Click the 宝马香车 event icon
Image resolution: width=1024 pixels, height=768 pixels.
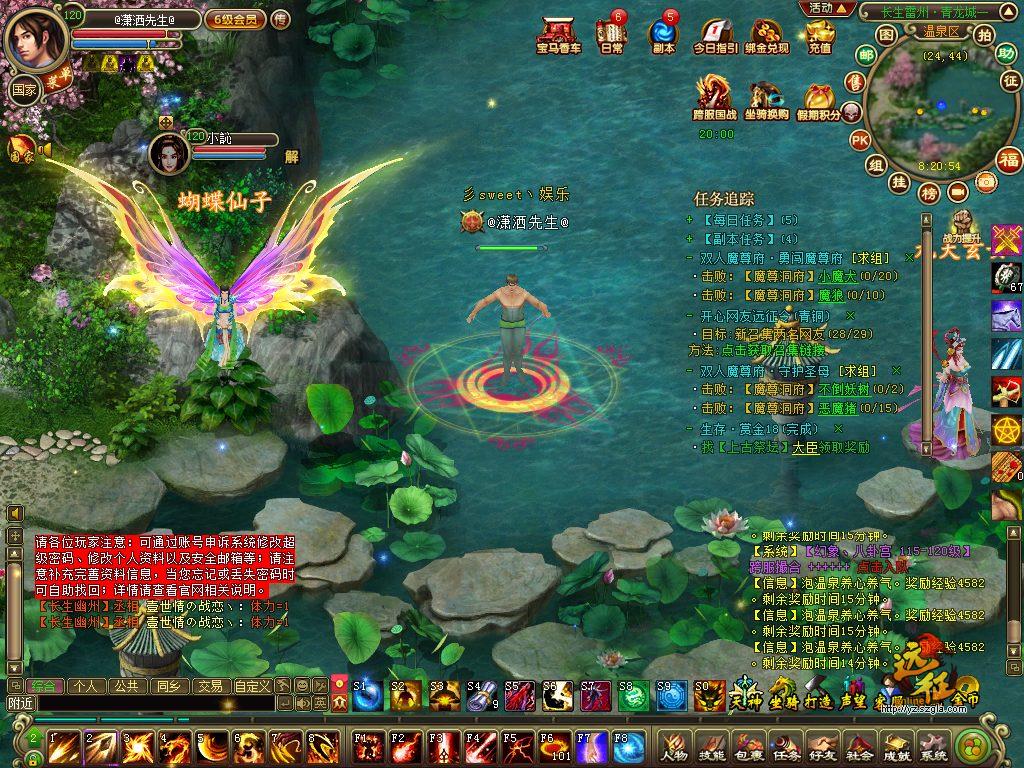point(558,34)
